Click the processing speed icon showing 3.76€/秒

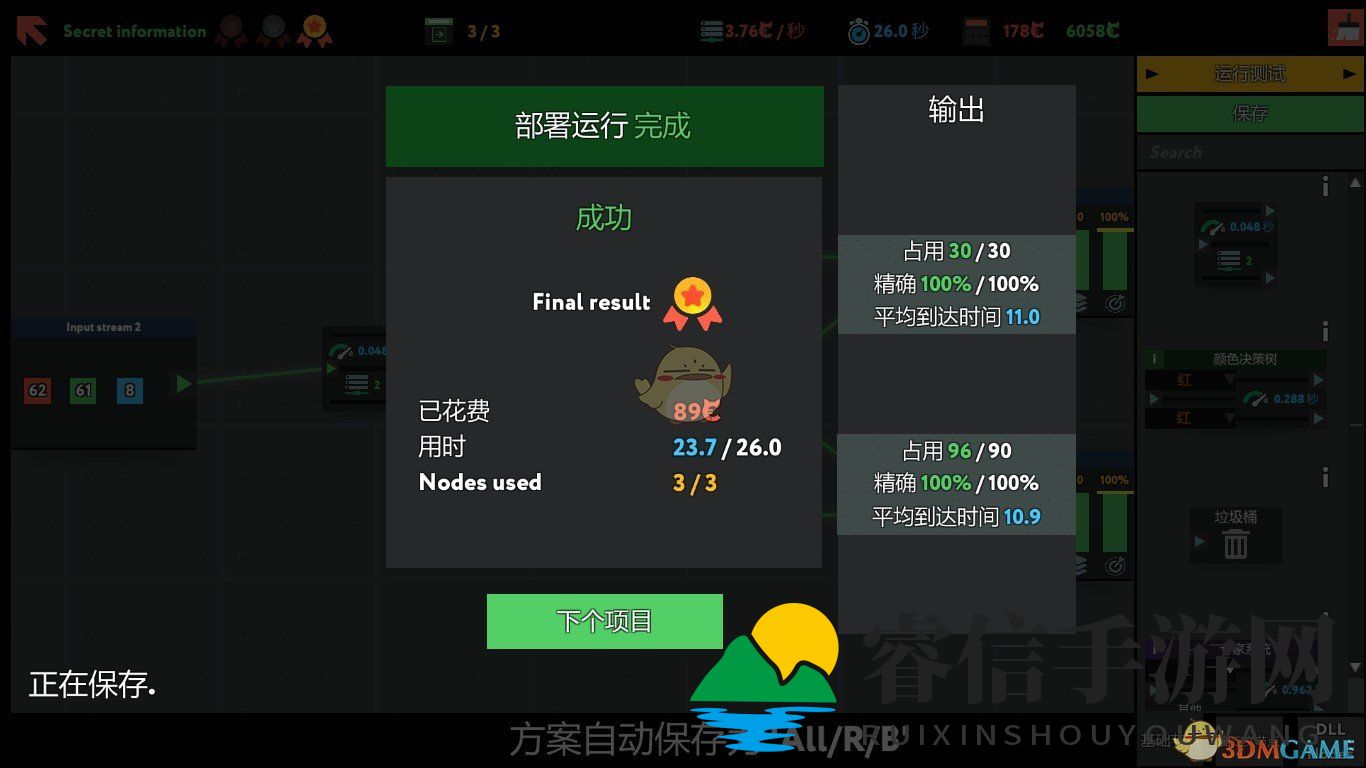710,30
